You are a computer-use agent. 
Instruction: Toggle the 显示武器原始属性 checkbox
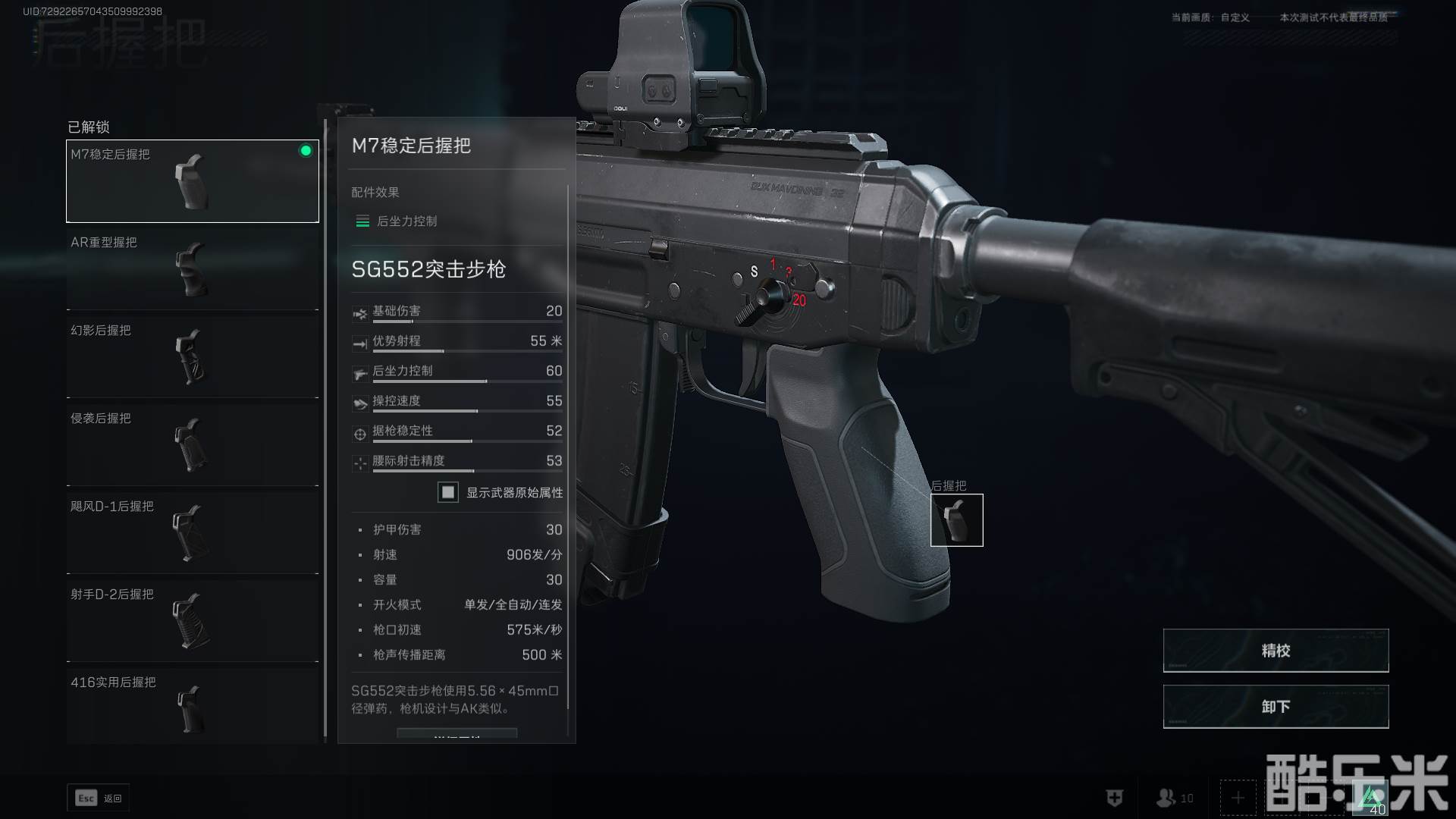(448, 492)
